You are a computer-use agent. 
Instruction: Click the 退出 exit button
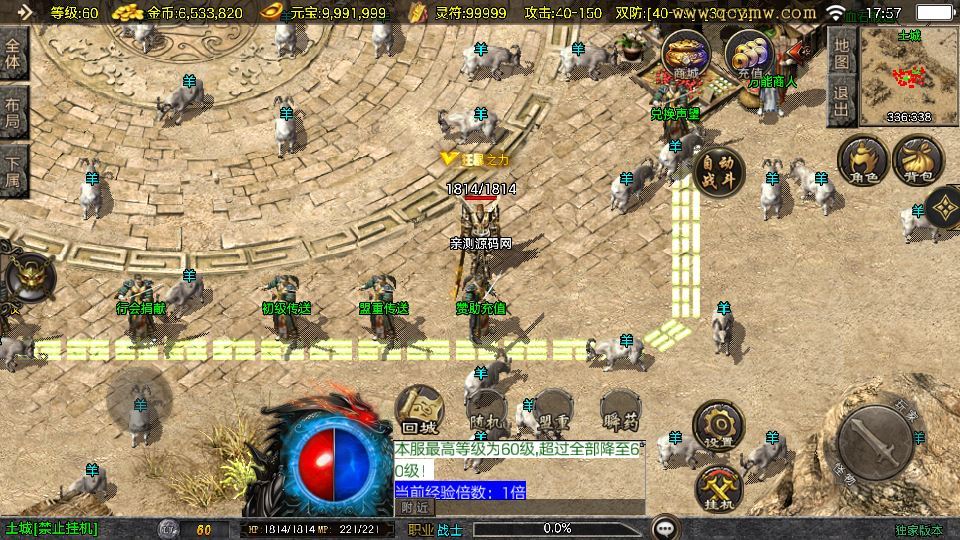842,102
